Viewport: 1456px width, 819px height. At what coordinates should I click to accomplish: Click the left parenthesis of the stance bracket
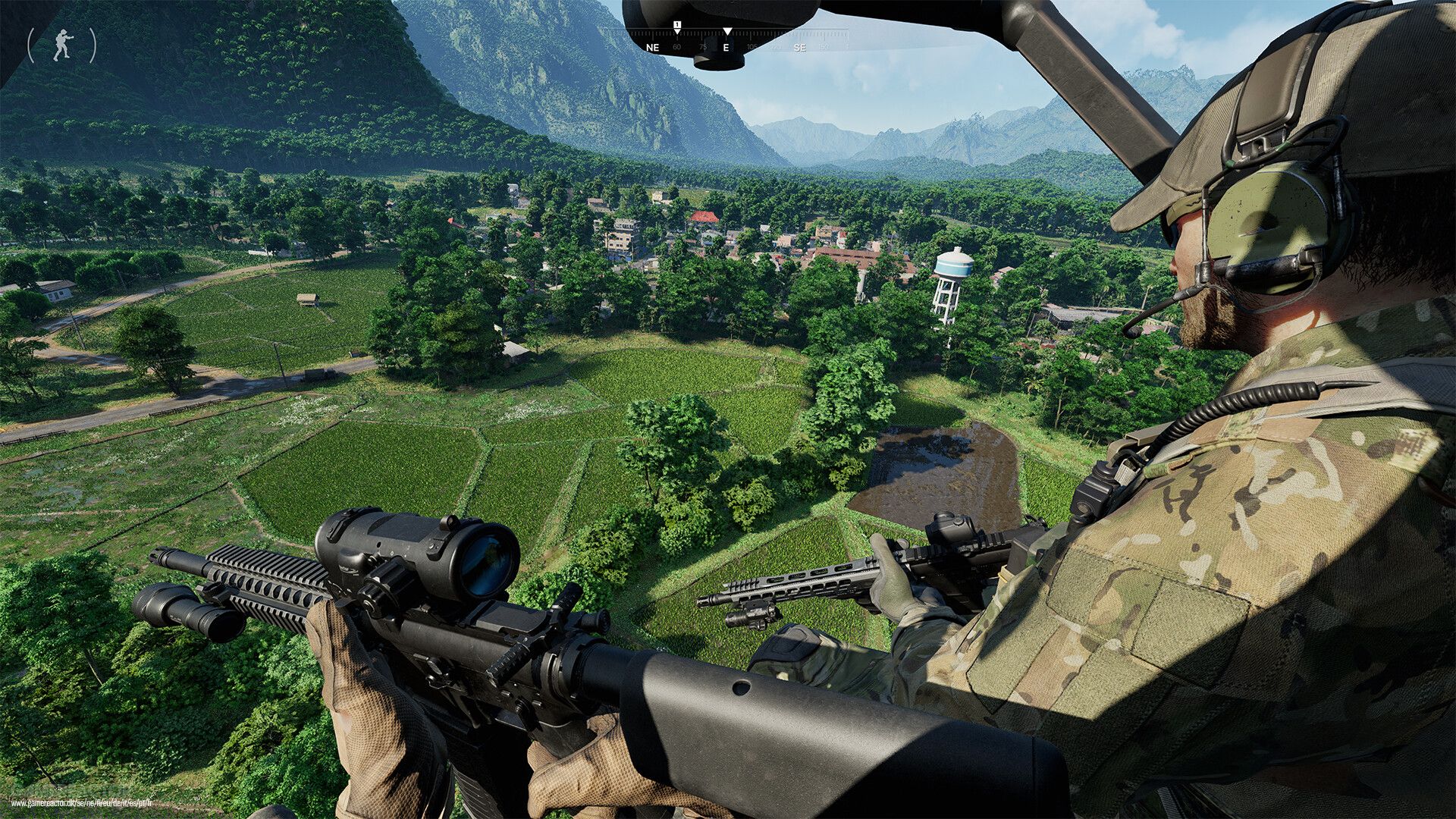(x=31, y=45)
